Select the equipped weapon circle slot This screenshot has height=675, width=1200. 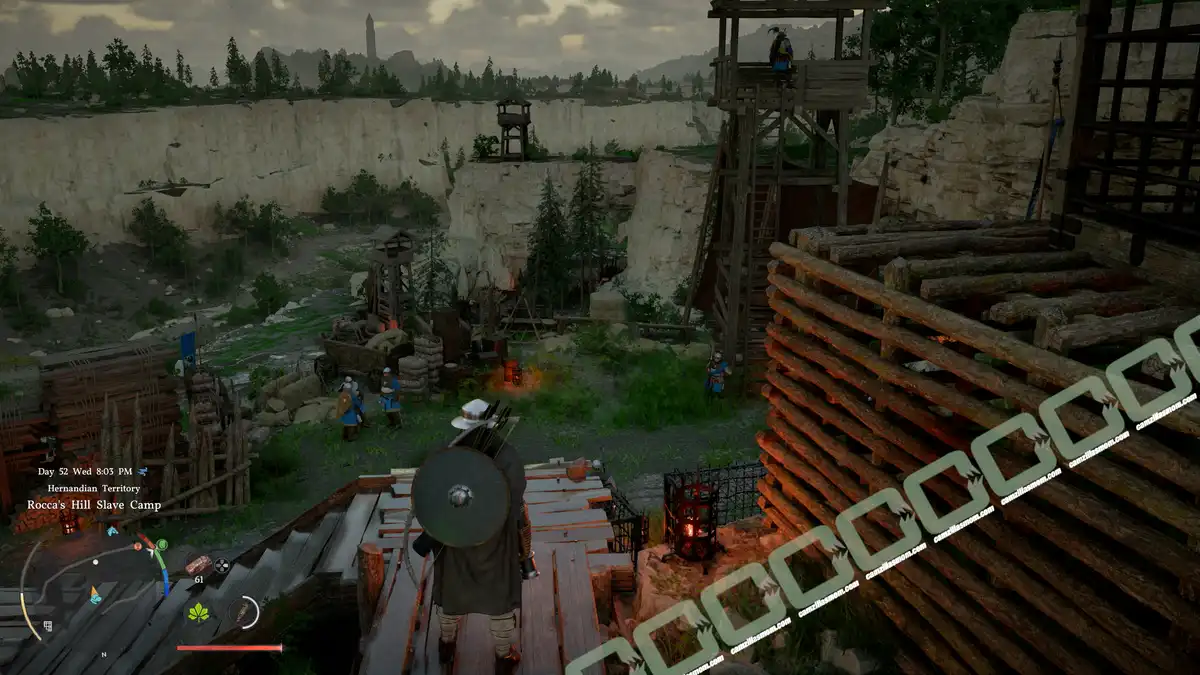click(x=244, y=612)
